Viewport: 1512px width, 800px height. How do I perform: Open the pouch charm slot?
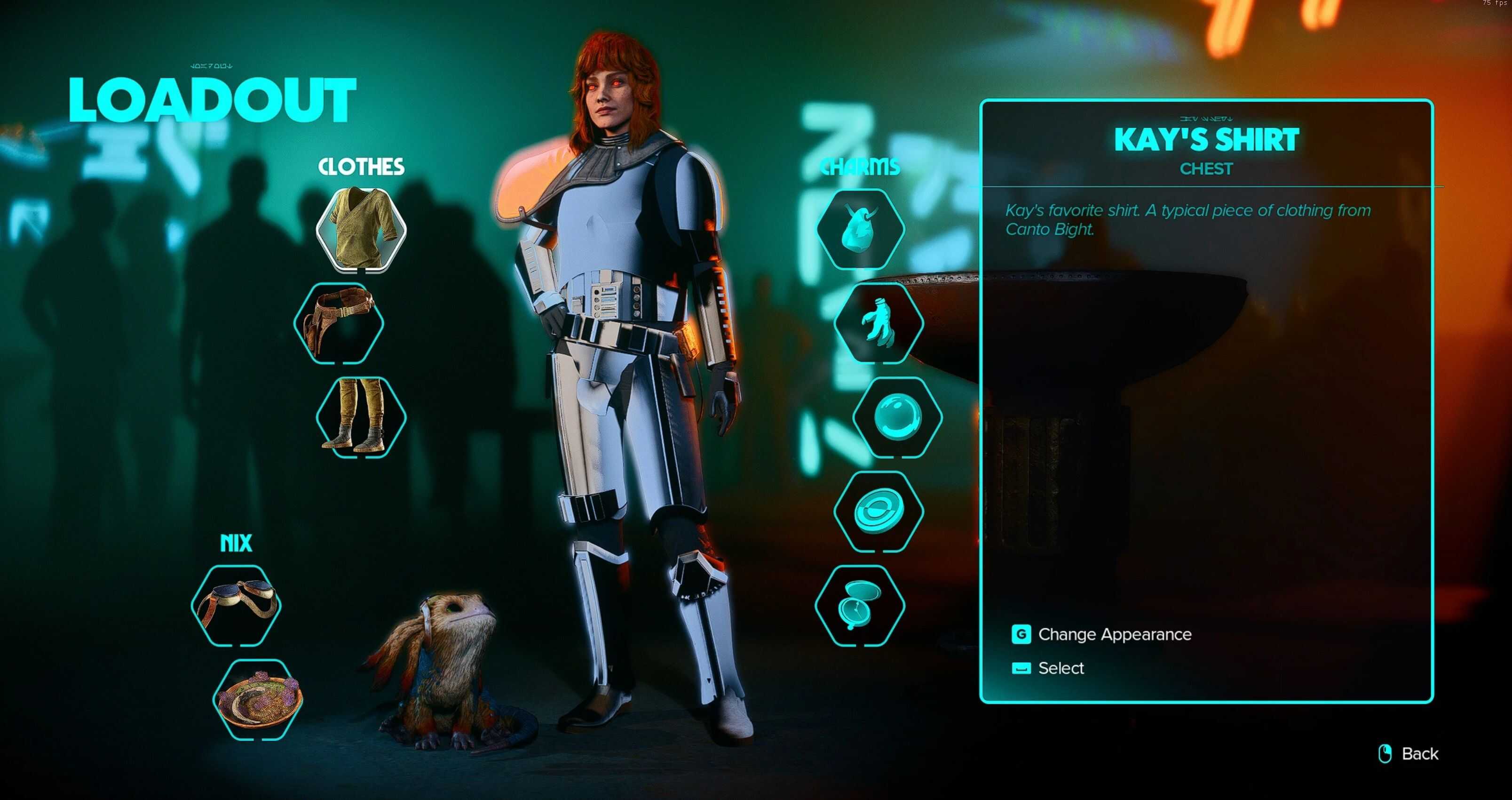[860, 230]
